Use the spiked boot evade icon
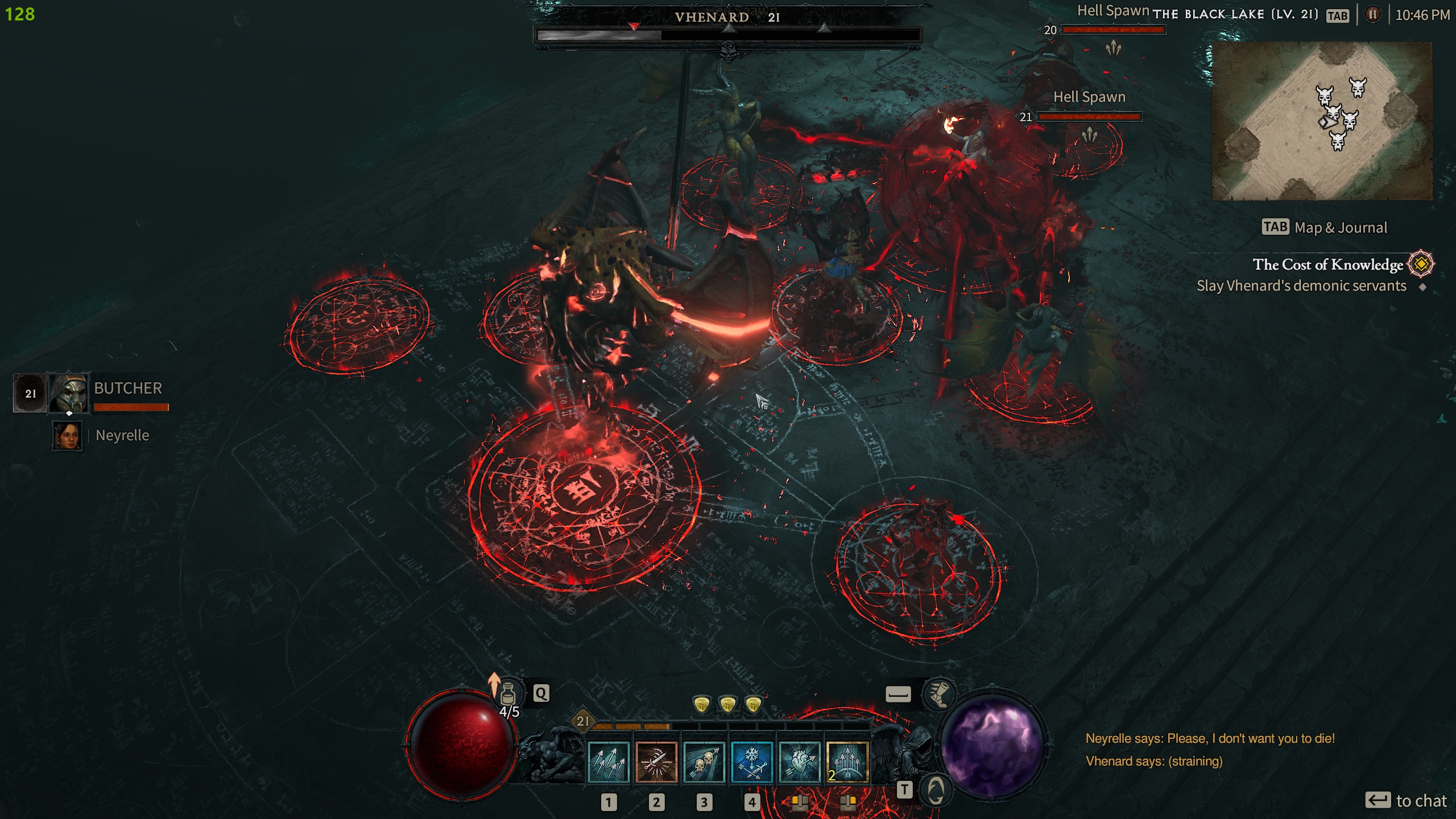Screen dimensions: 1456x819 point(939,693)
